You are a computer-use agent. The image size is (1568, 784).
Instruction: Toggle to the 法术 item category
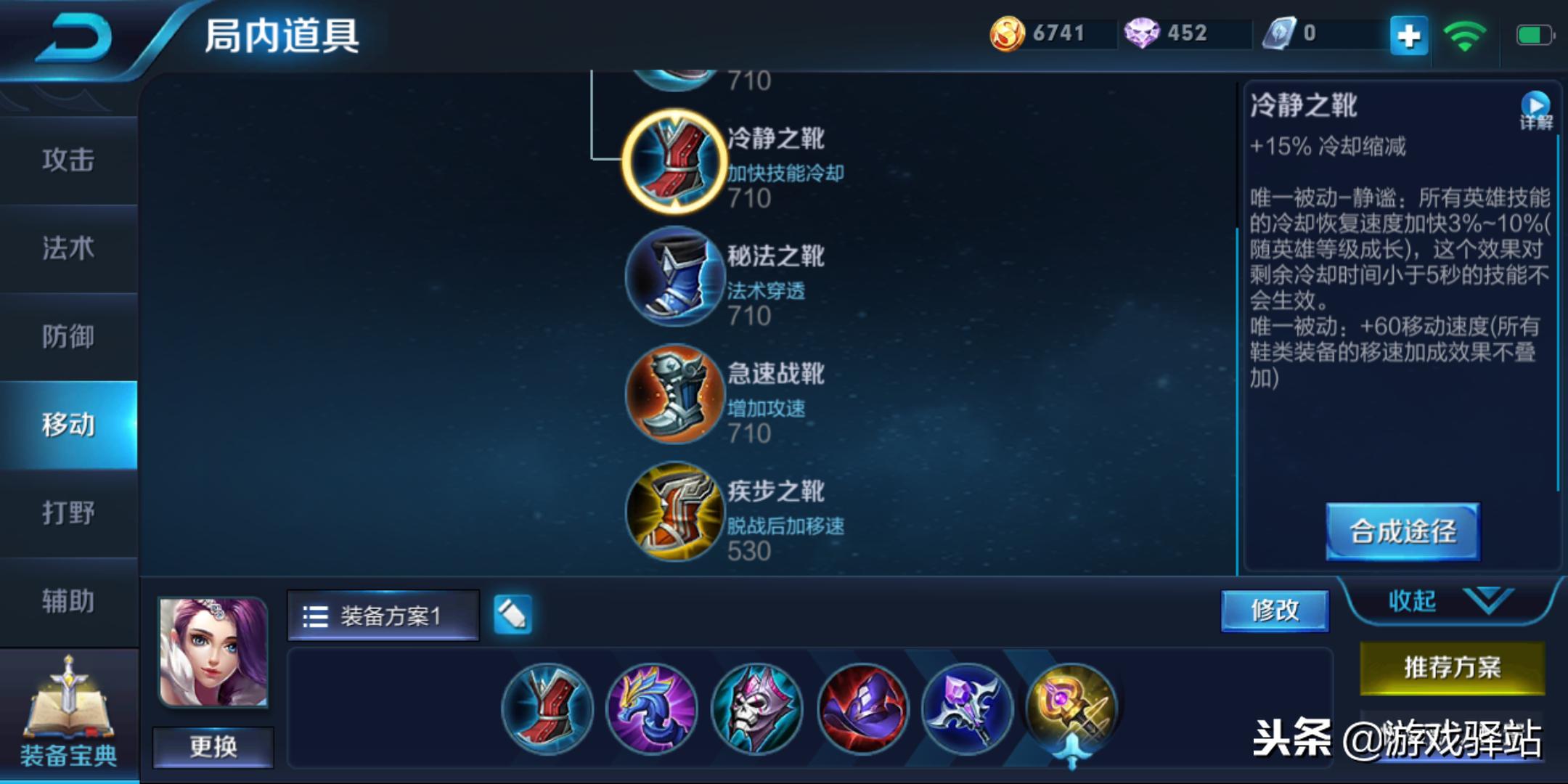point(69,248)
